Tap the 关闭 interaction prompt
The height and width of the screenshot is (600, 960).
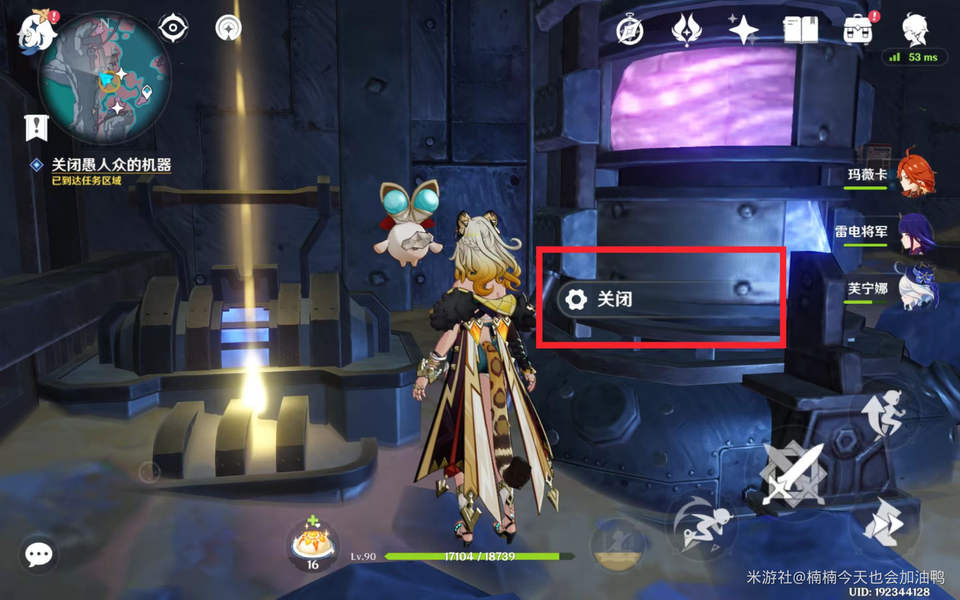point(660,298)
